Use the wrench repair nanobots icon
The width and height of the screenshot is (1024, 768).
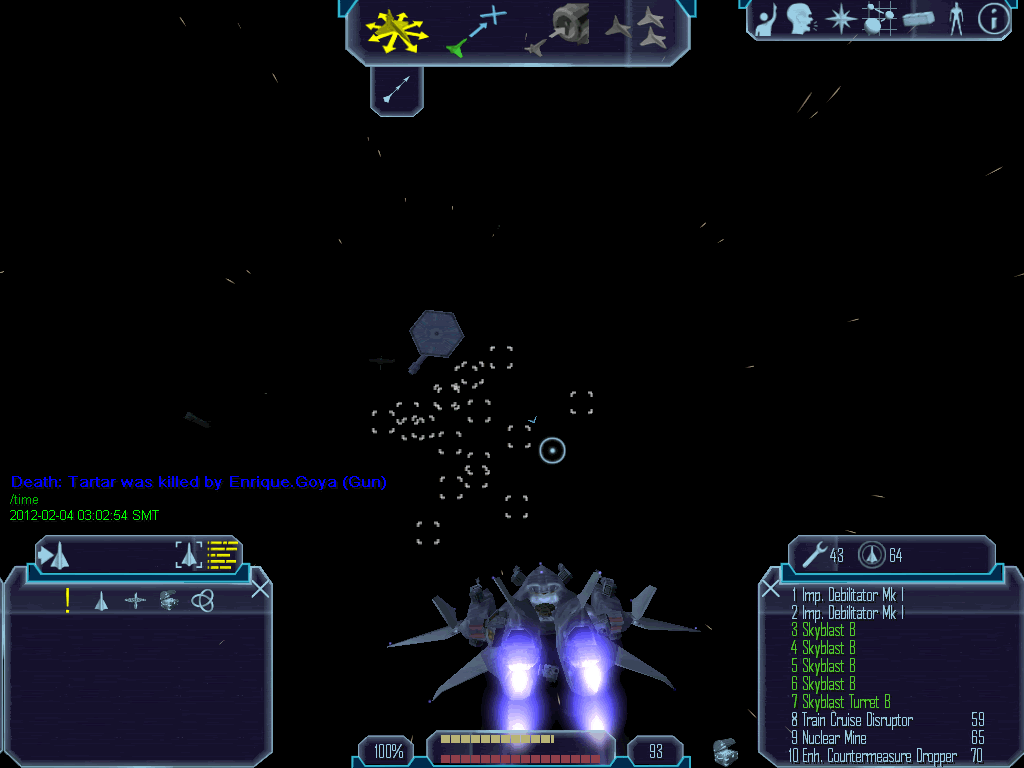[815, 554]
